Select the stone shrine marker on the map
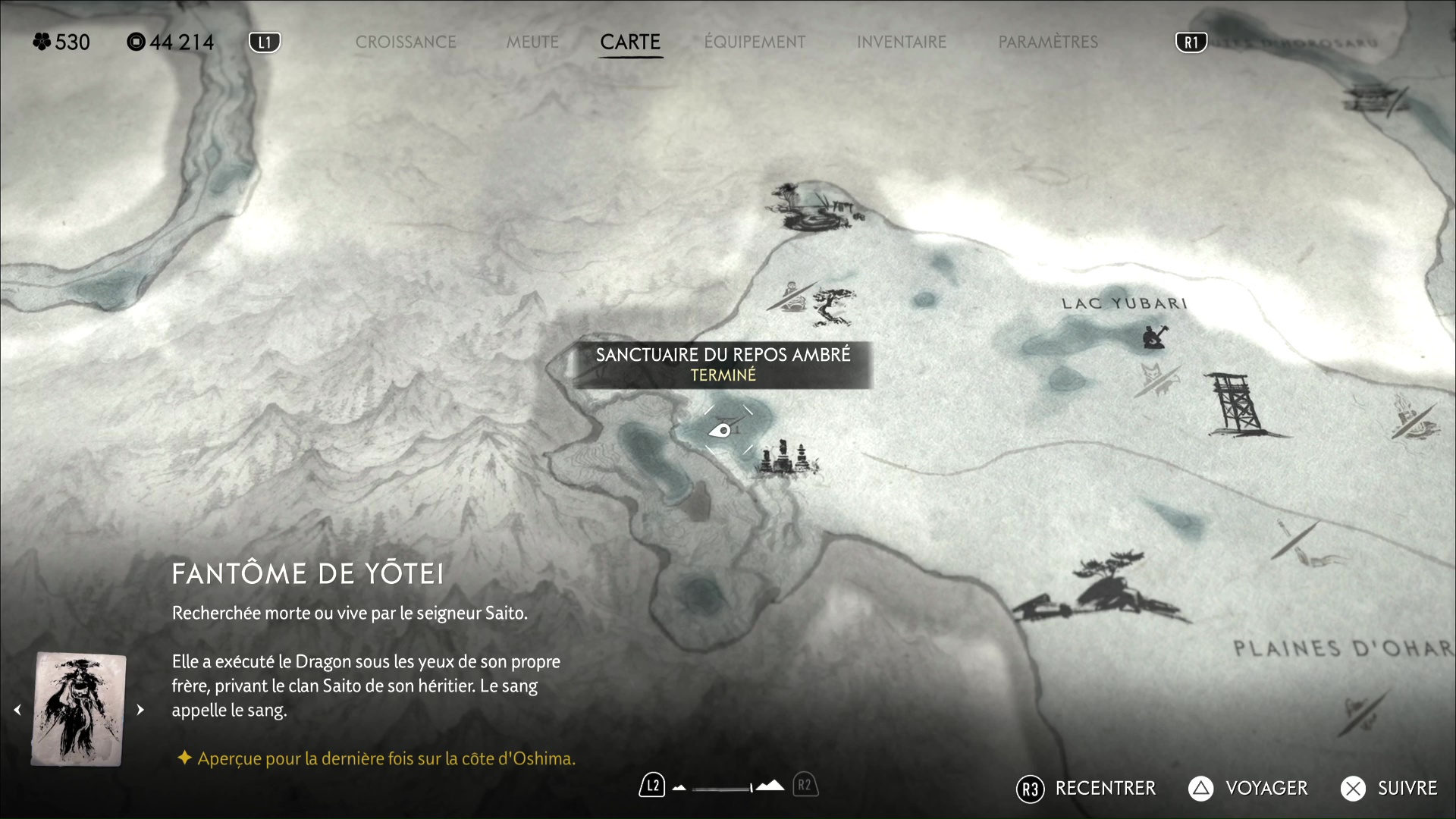The height and width of the screenshot is (819, 1456). (786, 458)
